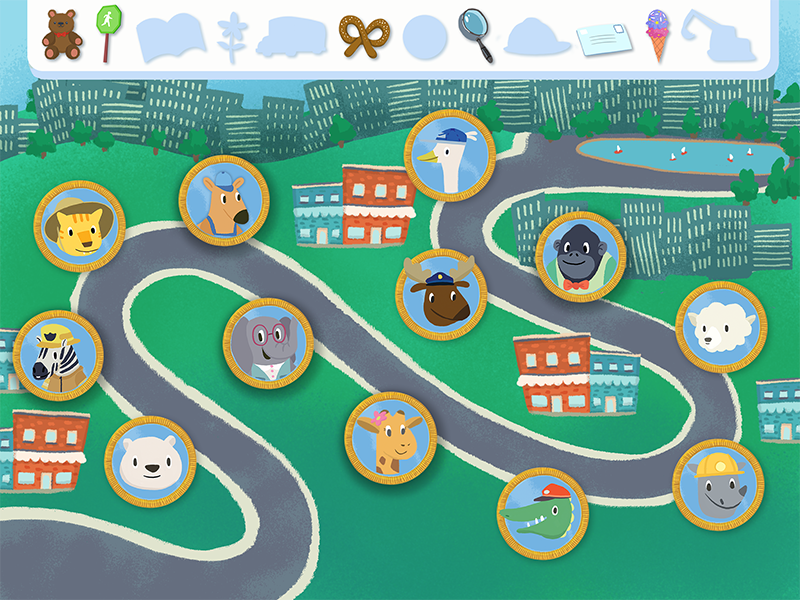The image size is (800, 600).
Task: Click the teddy bear item
Action: [61, 35]
